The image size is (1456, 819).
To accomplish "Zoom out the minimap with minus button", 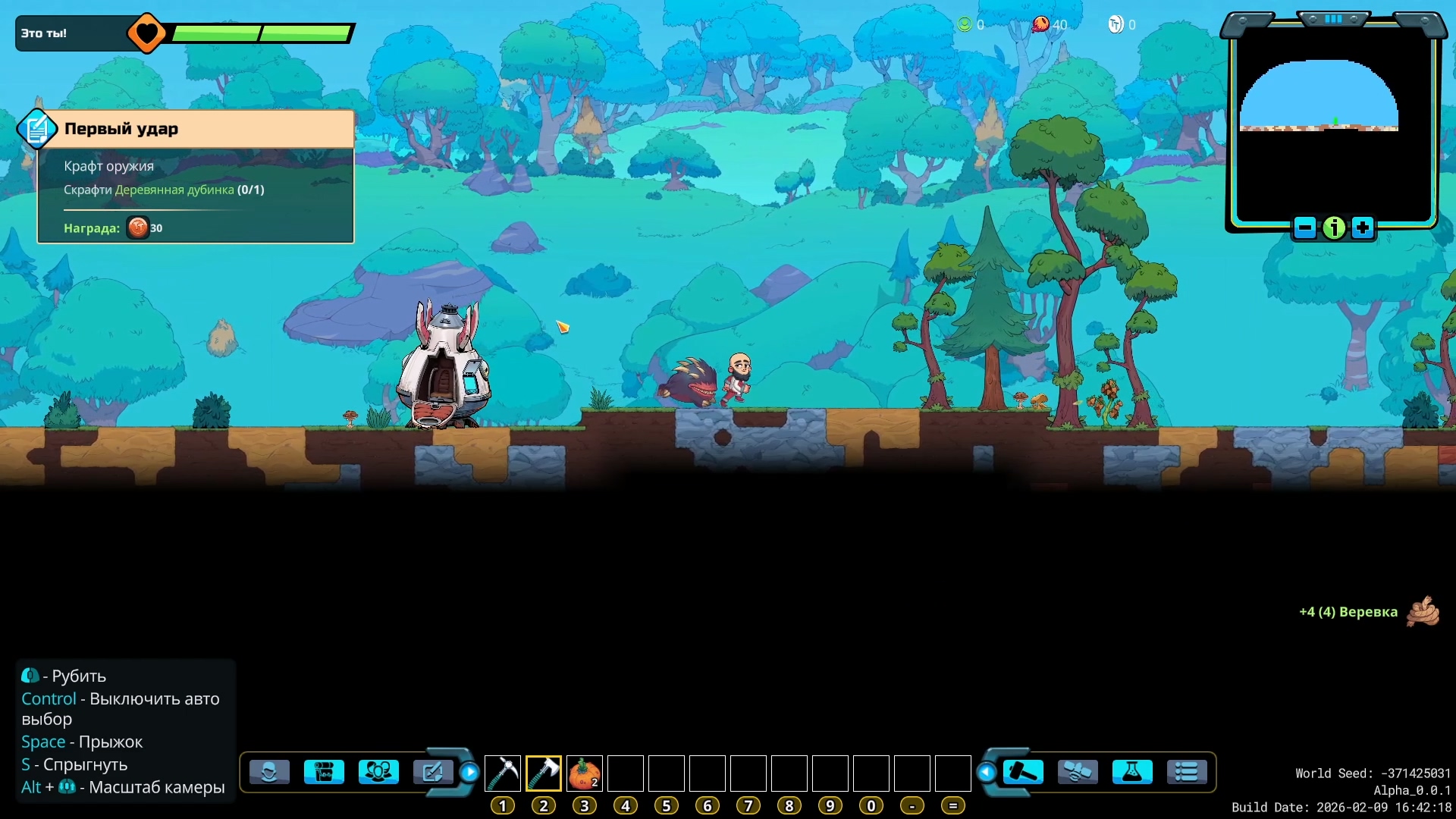I will pos(1305,227).
